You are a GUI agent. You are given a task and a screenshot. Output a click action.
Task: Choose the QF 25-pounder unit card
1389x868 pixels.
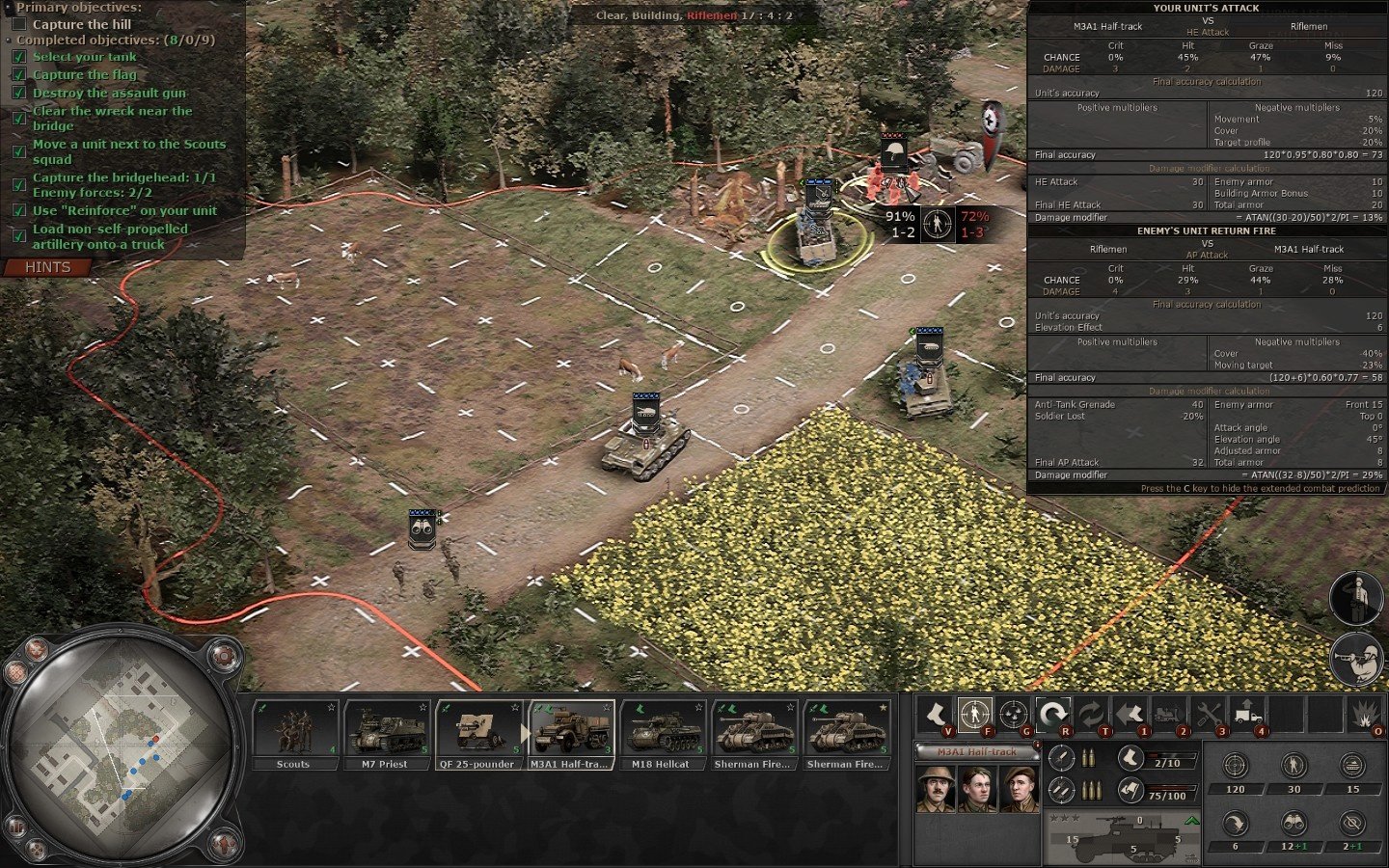pyautogui.click(x=477, y=734)
